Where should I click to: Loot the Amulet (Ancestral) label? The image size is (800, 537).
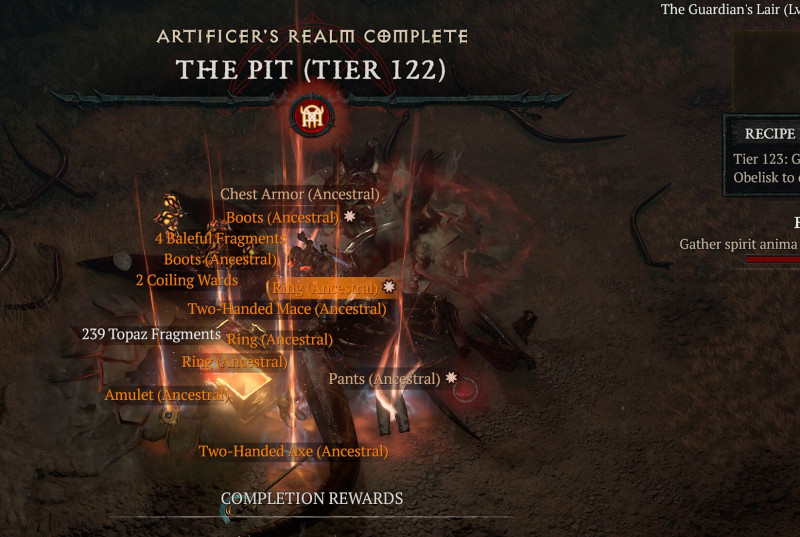[x=167, y=395]
